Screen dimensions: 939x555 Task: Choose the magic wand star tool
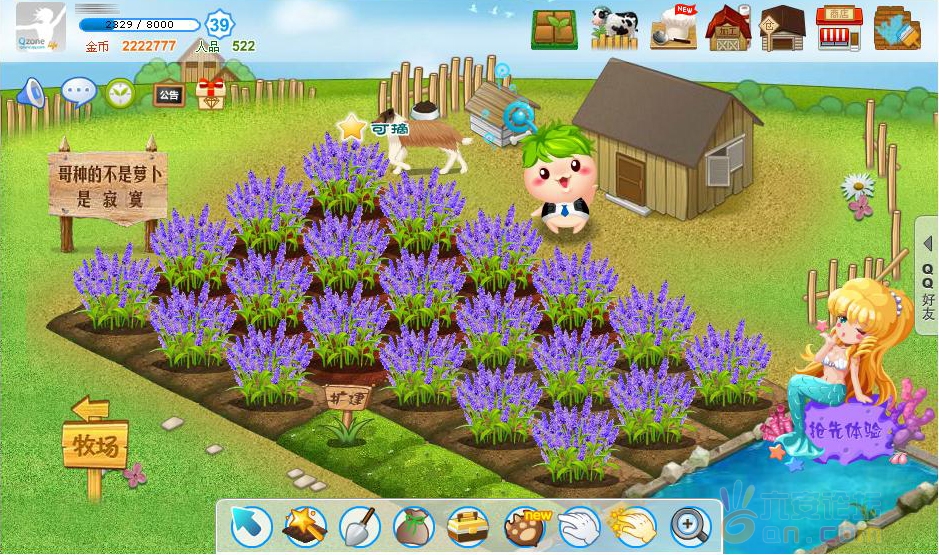pos(304,525)
